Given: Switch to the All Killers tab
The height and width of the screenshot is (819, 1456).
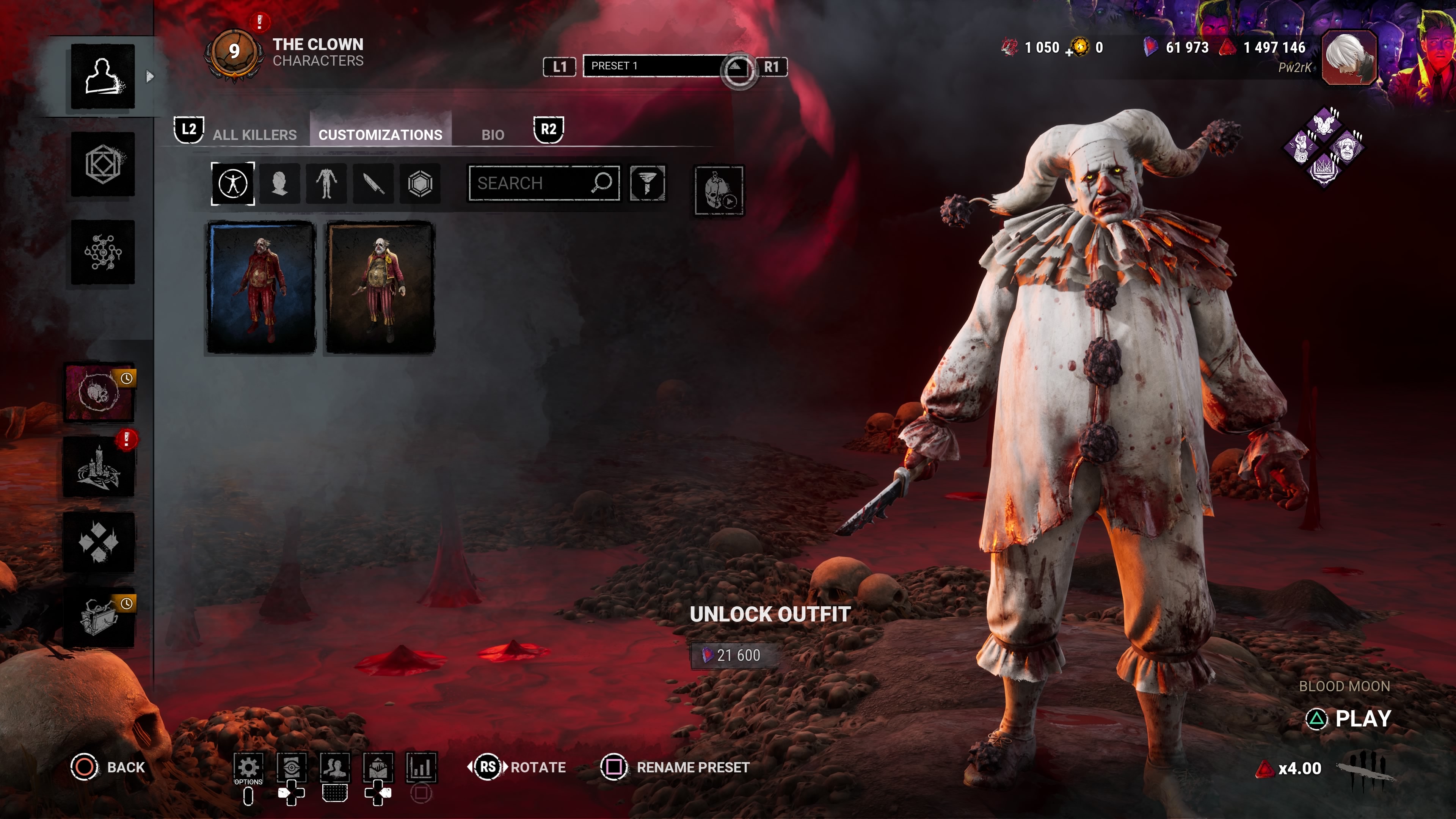Looking at the screenshot, I should pos(254,135).
